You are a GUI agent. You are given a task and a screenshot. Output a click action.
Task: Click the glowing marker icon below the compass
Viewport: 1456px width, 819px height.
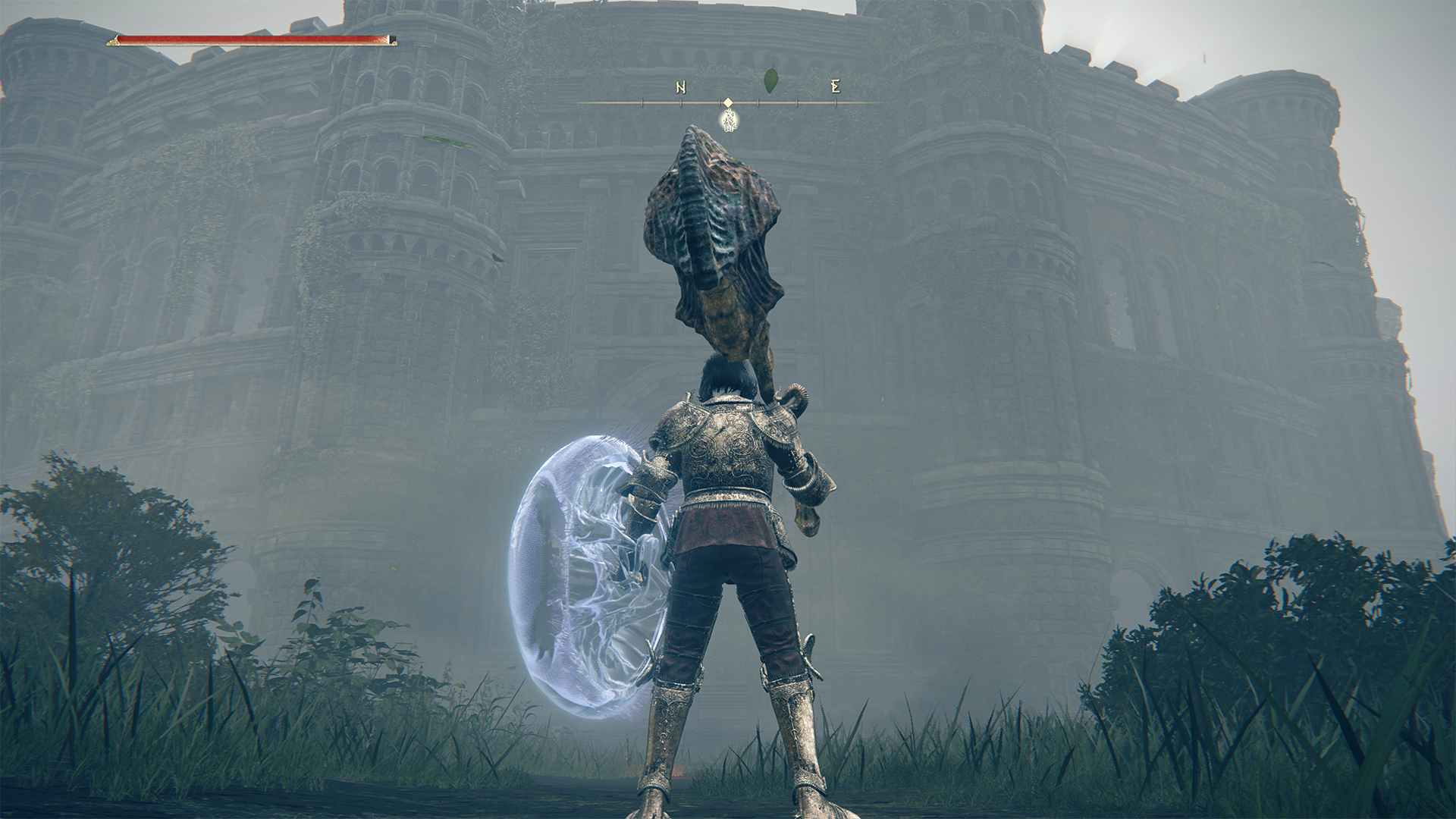click(729, 120)
